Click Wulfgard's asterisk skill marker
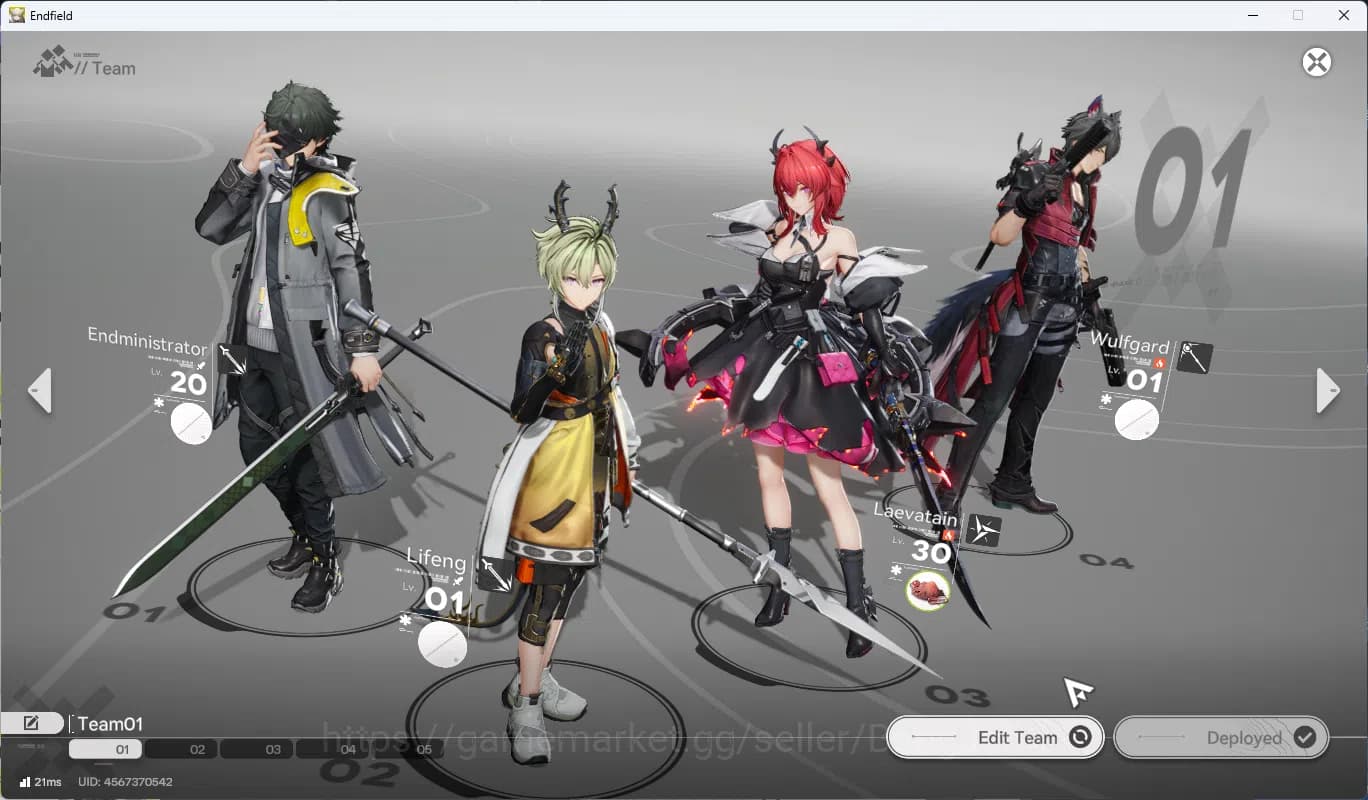Viewport: 1368px width, 800px height. [x=1104, y=399]
